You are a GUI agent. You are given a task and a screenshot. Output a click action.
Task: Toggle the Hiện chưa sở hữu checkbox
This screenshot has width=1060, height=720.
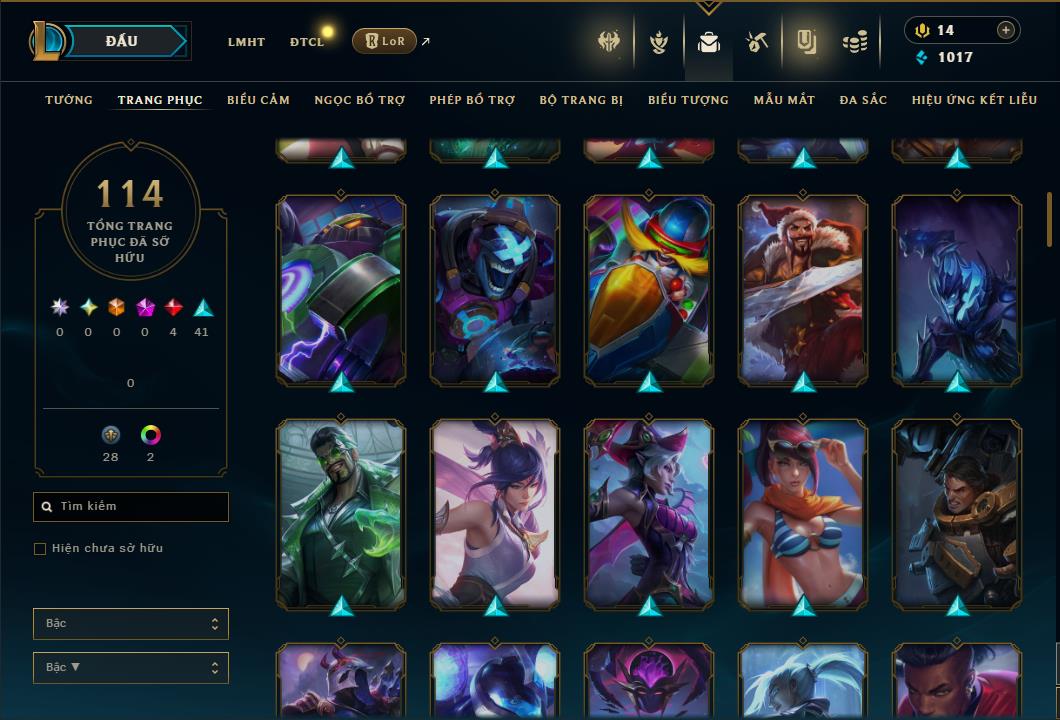(40, 549)
